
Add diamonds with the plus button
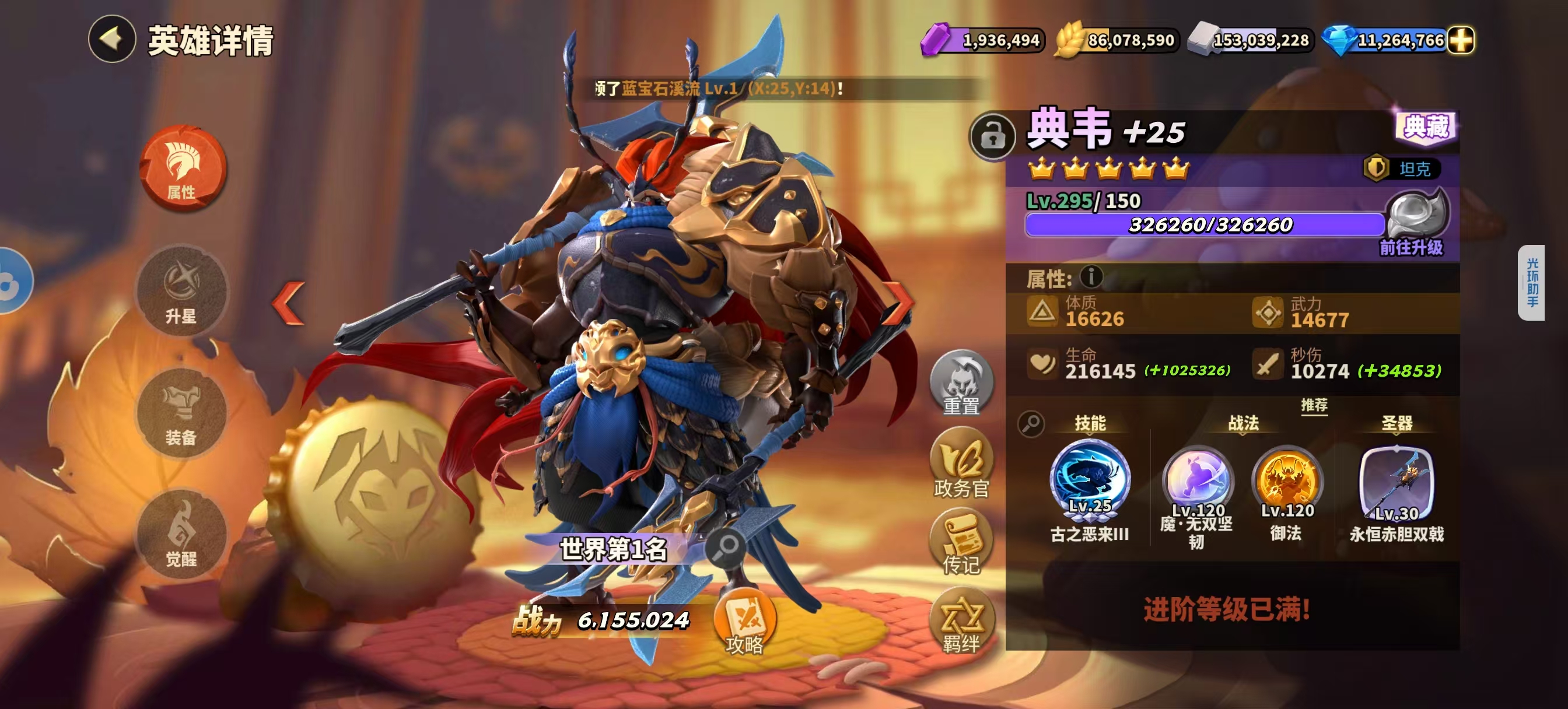coord(1461,40)
